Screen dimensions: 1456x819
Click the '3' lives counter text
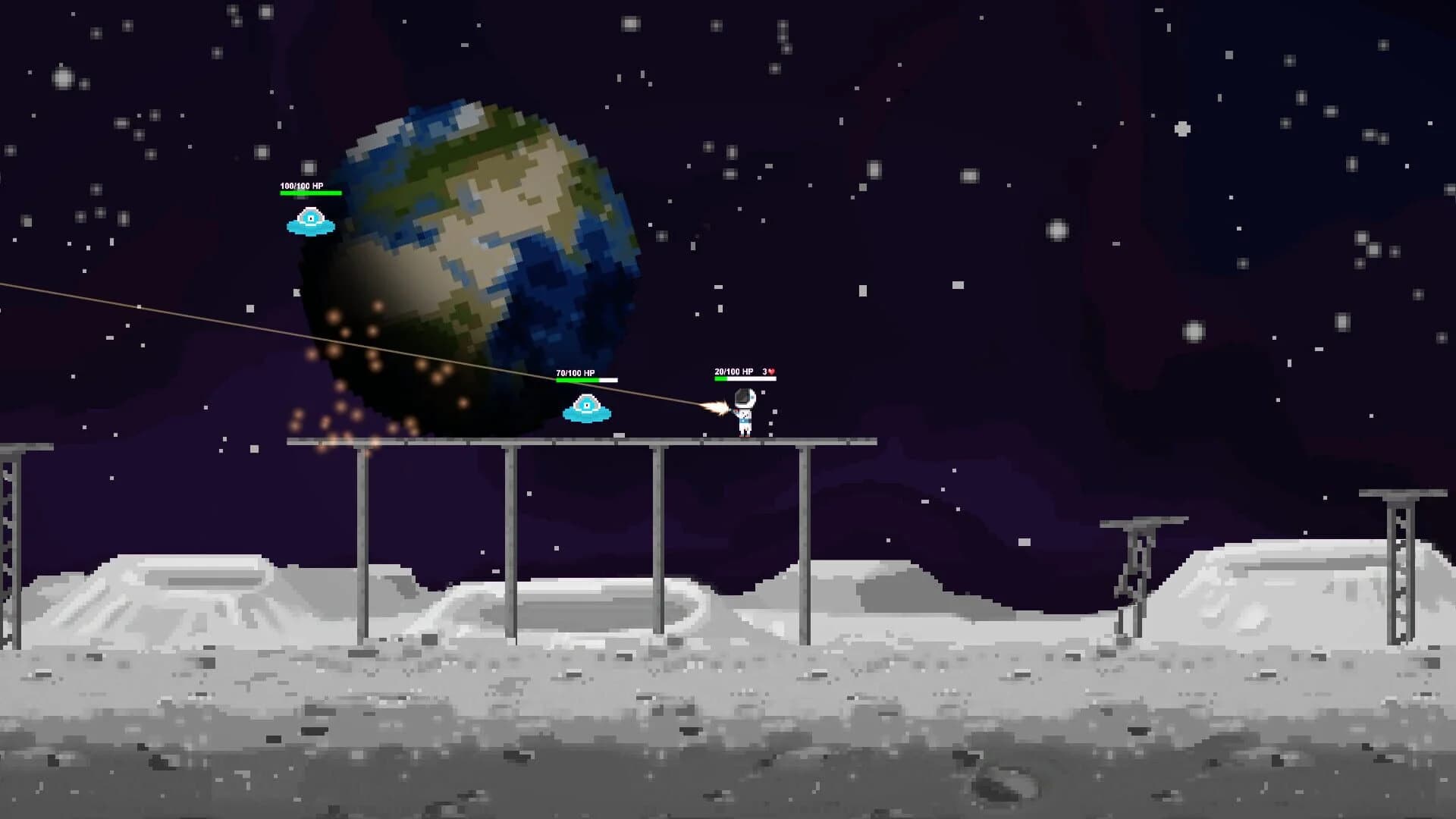pos(763,372)
